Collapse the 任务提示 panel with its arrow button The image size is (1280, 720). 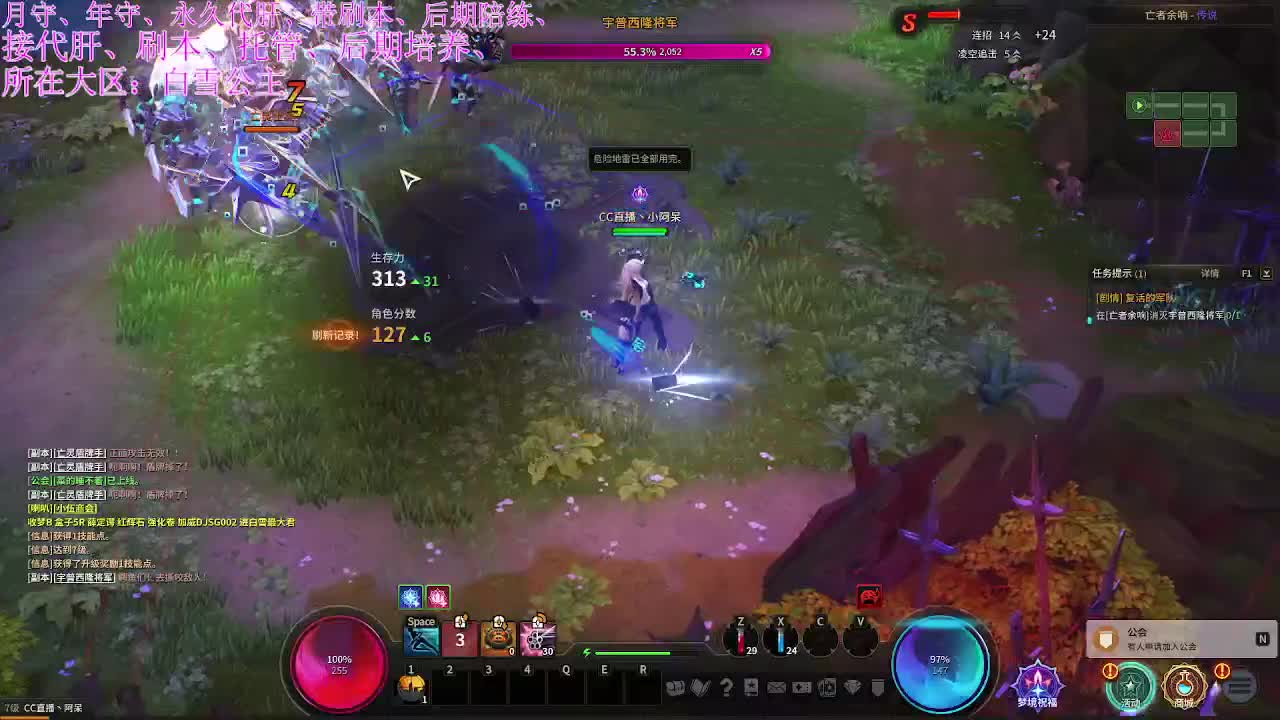(1266, 273)
